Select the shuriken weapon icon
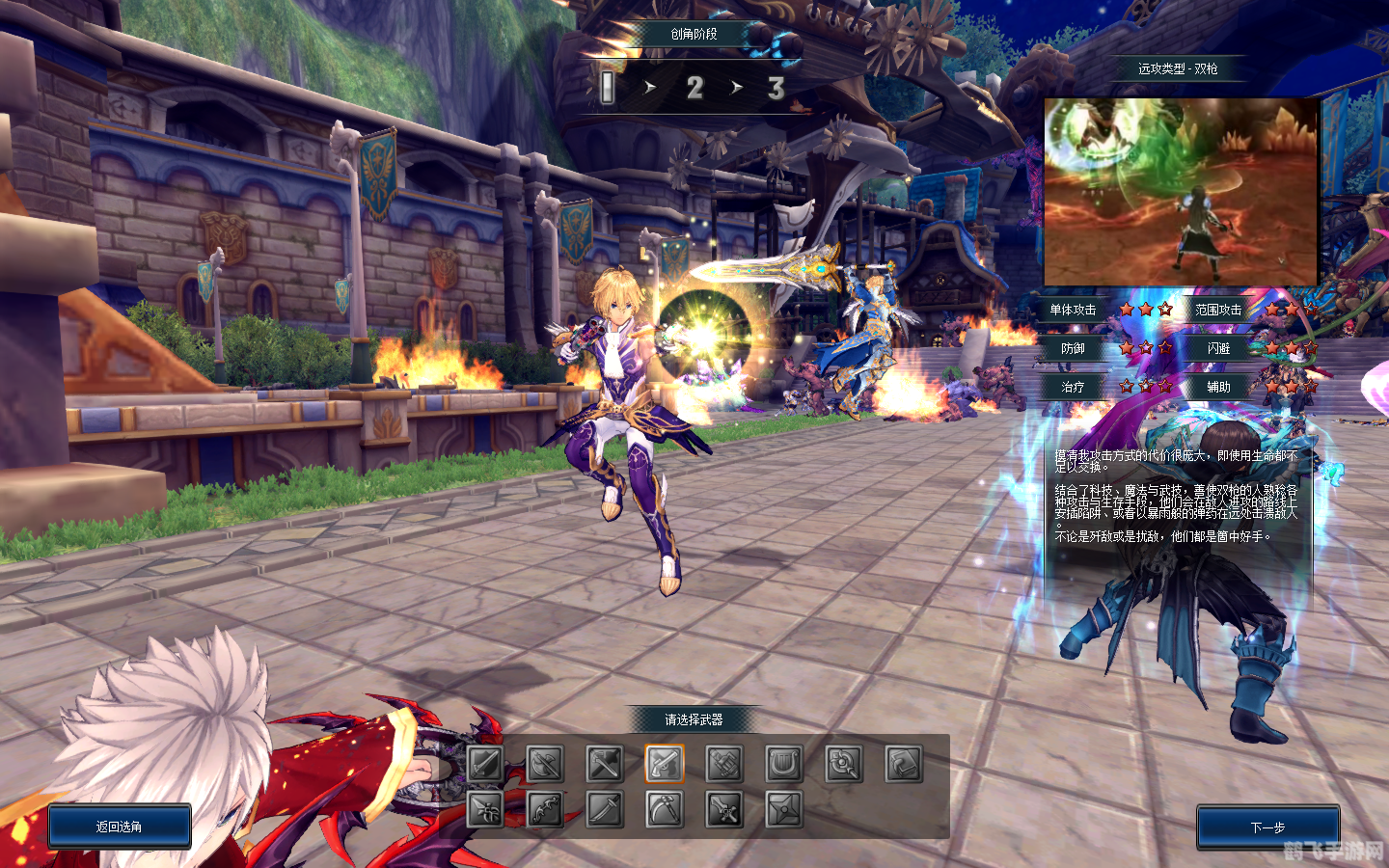Screen dimensions: 1389x868 [x=784, y=809]
